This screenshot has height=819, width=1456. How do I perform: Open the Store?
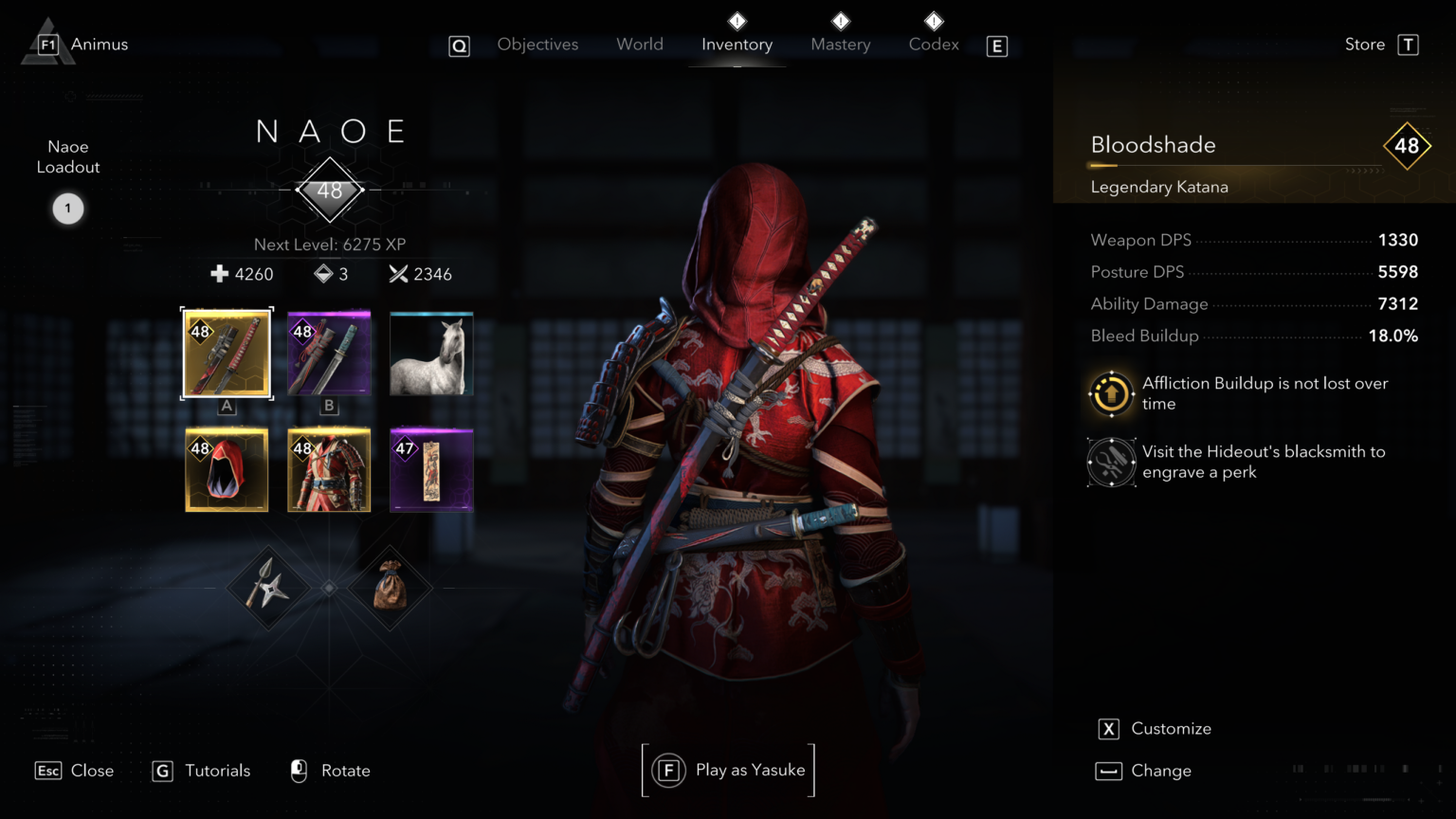coord(1364,44)
